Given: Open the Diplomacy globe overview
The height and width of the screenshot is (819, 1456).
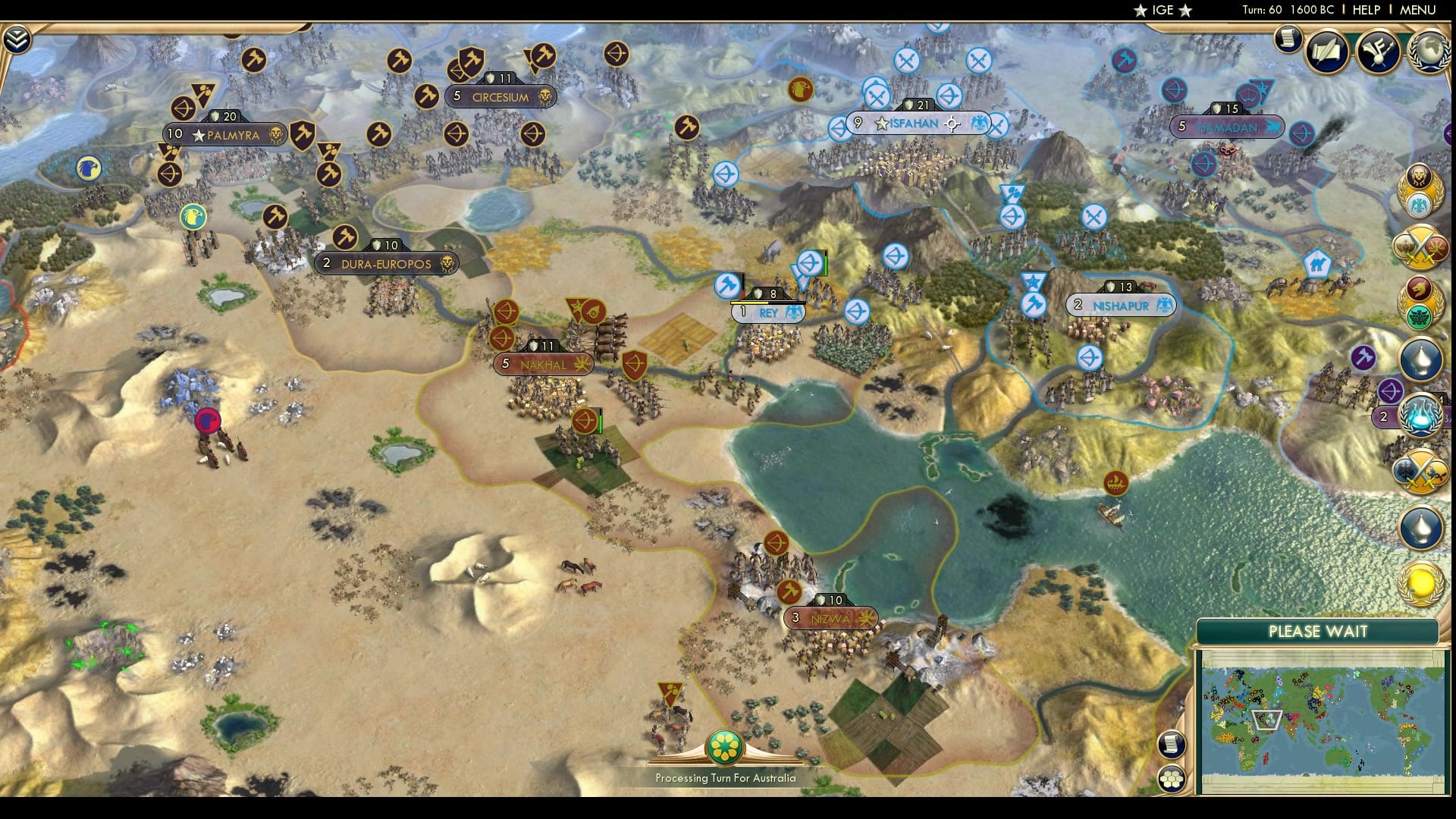Looking at the screenshot, I should click(1429, 52).
